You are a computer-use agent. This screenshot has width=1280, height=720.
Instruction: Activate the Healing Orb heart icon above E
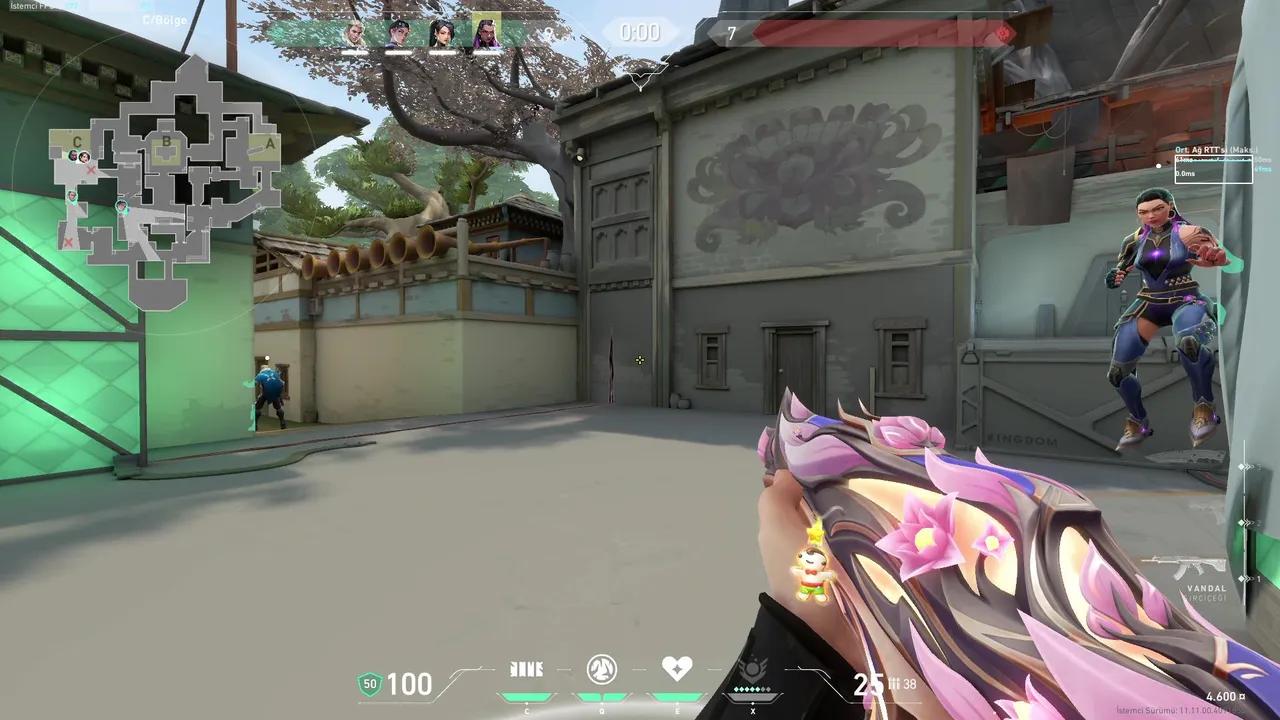click(678, 668)
